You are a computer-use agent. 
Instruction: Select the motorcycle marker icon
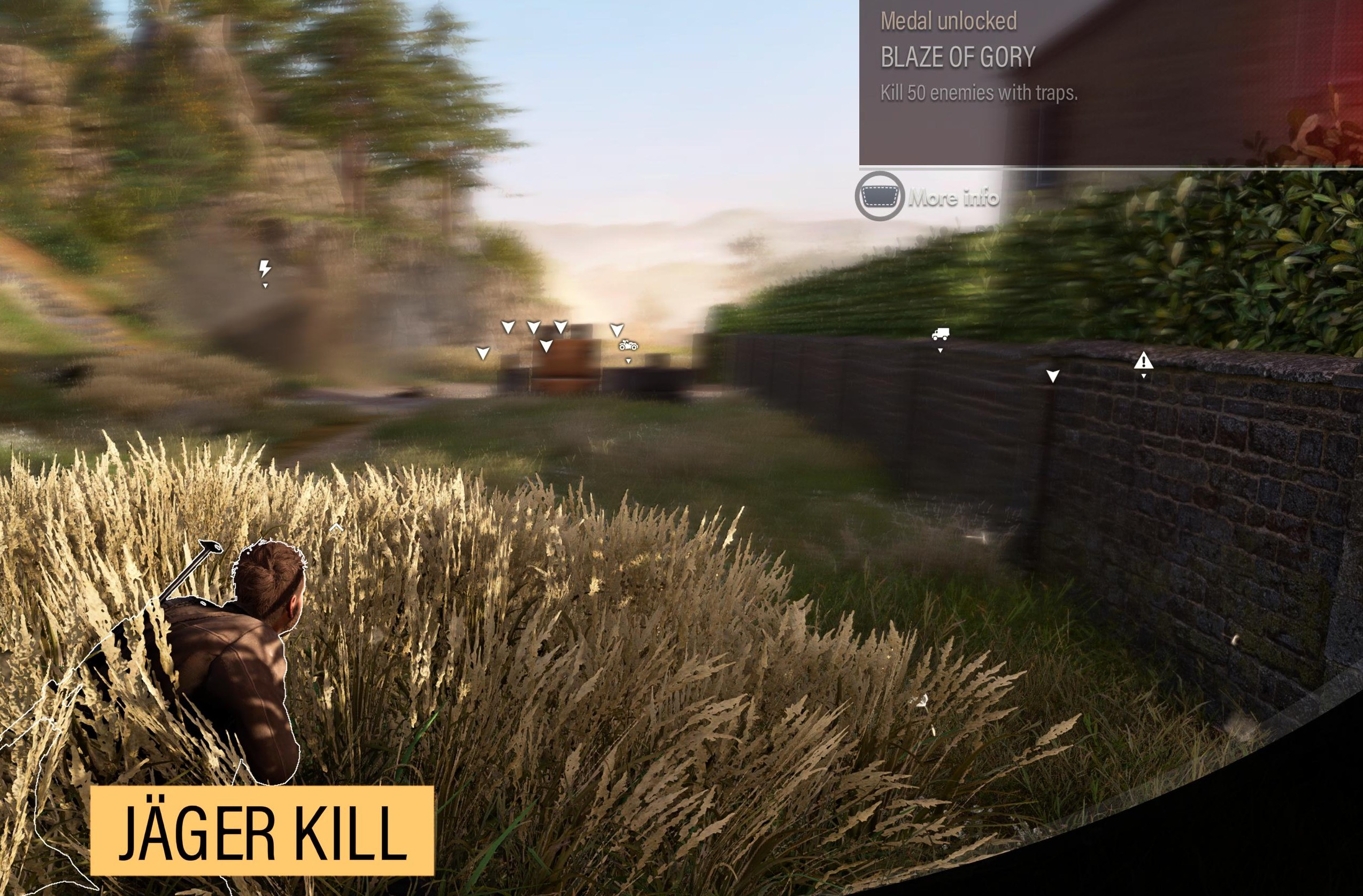(628, 346)
